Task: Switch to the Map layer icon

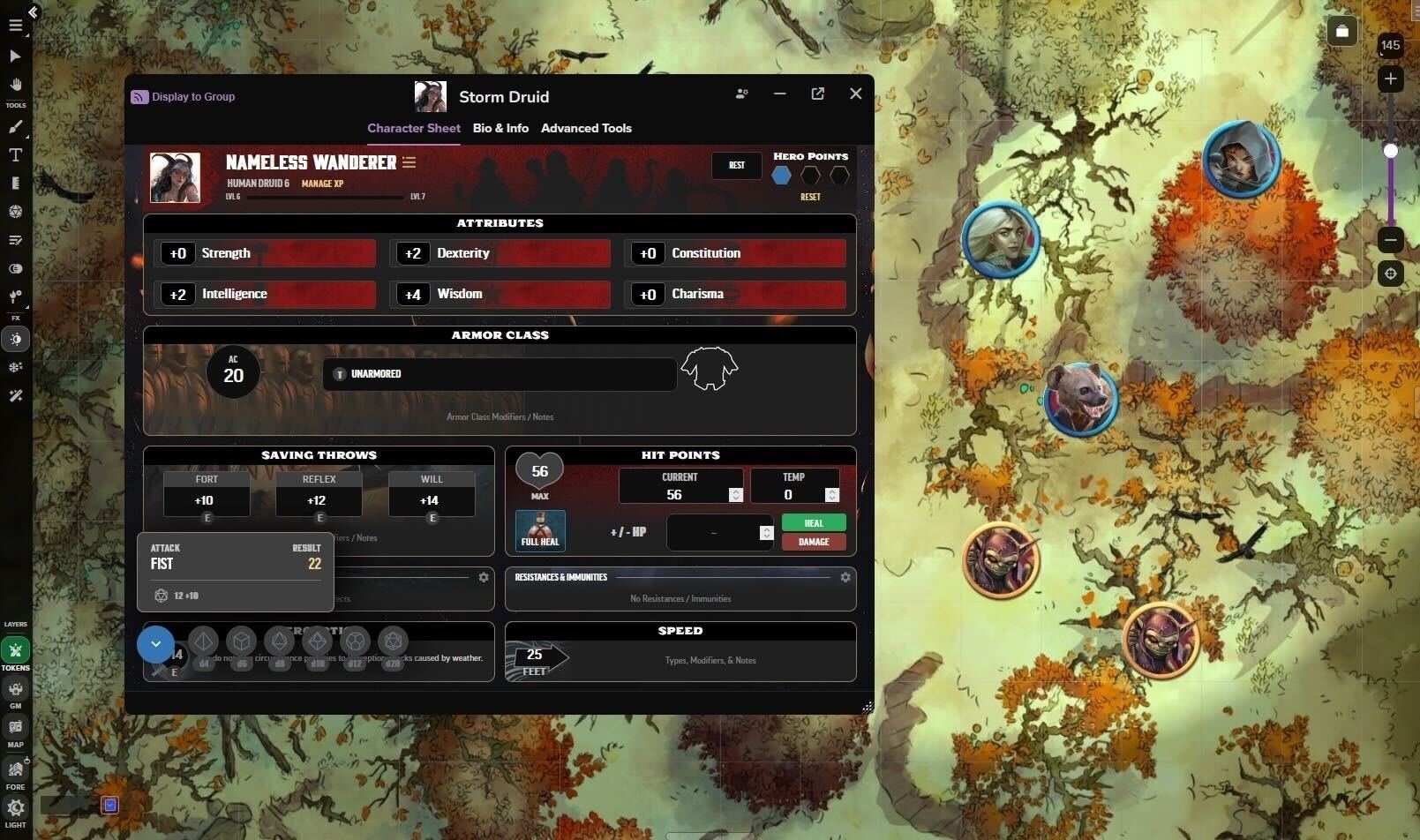Action: (x=15, y=727)
